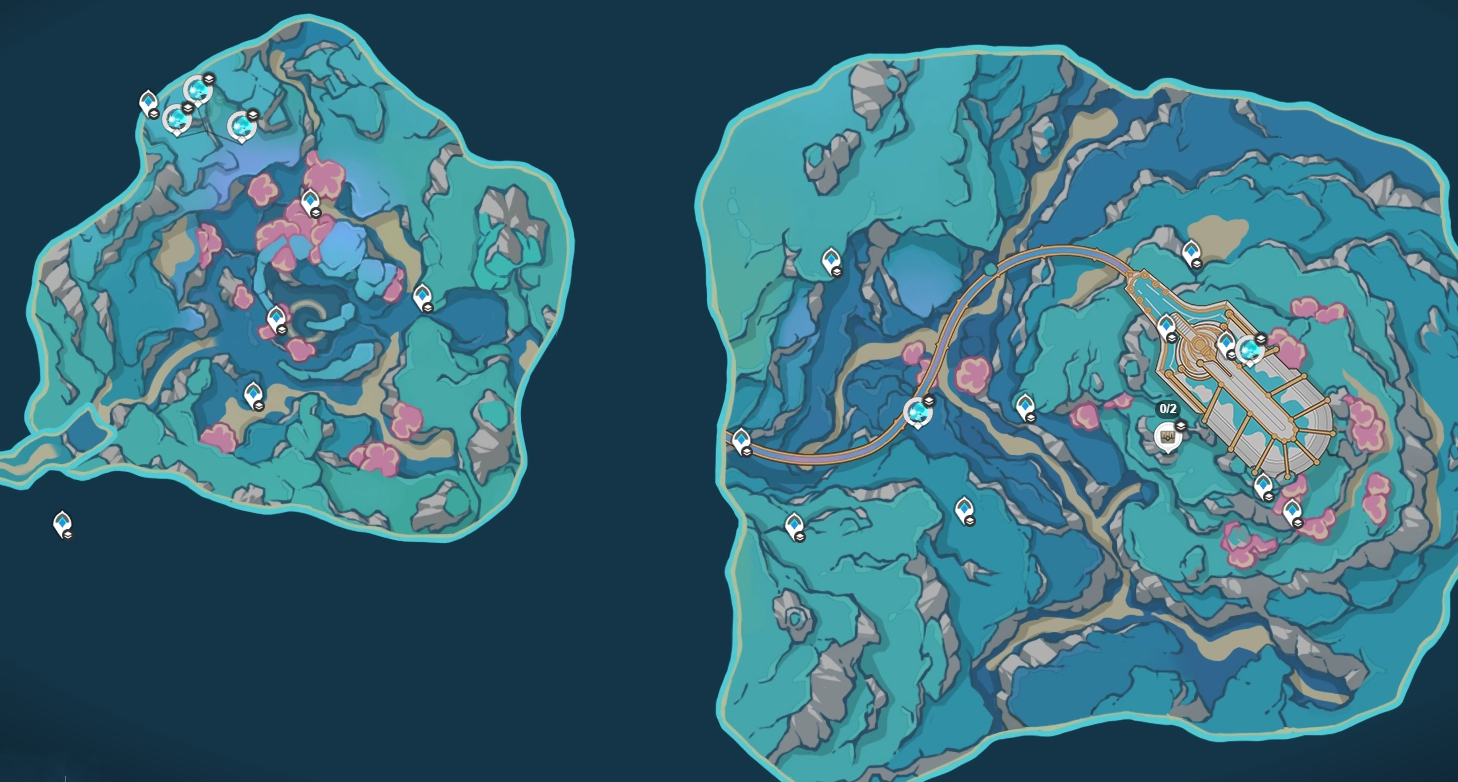The height and width of the screenshot is (782, 1458).
Task: Click the leftmost crystal marker of the linked trio
Action: pyautogui.click(x=177, y=122)
